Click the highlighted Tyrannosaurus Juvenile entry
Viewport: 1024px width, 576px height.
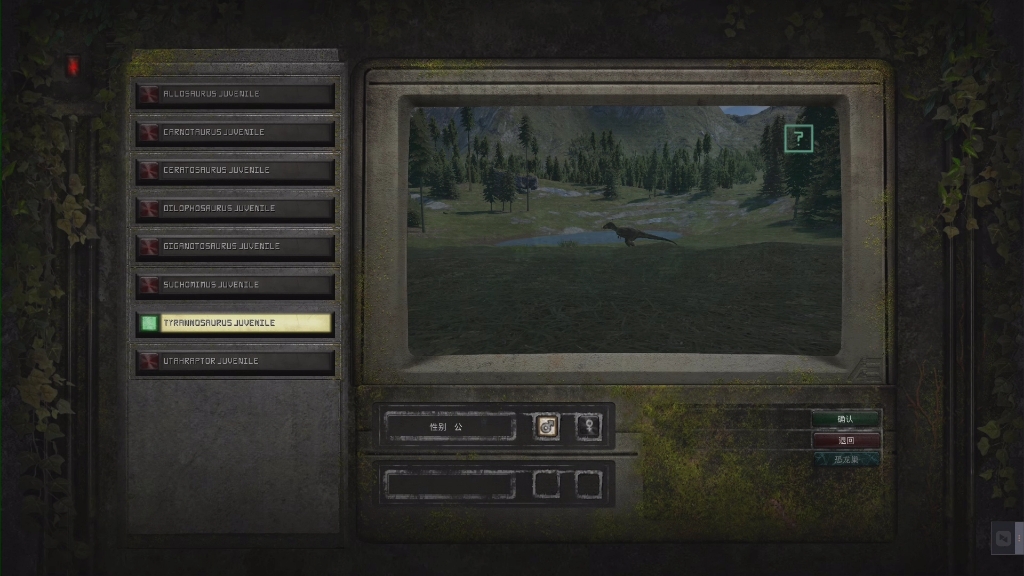click(x=236, y=323)
